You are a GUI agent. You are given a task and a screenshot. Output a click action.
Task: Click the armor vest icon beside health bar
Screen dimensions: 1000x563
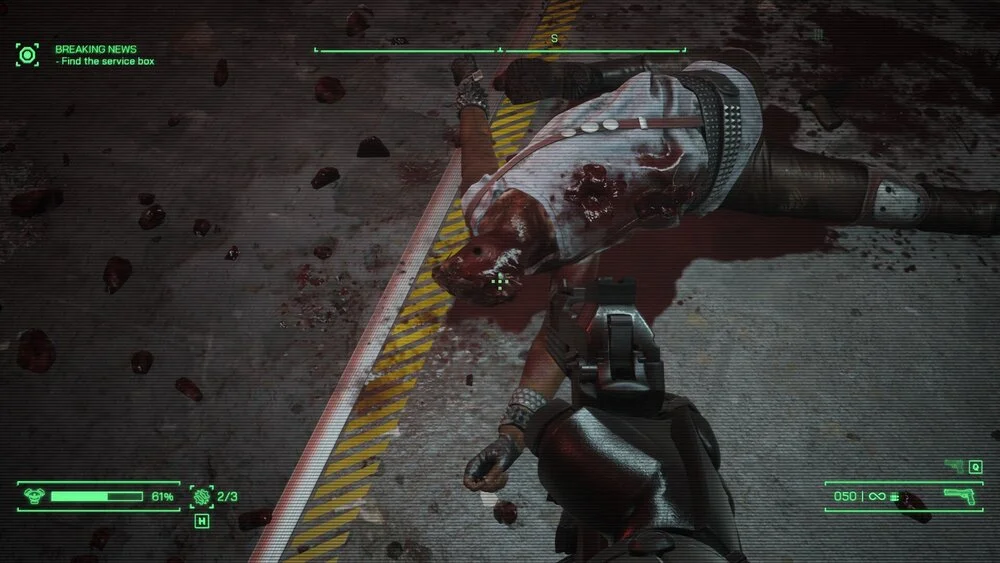[33, 496]
